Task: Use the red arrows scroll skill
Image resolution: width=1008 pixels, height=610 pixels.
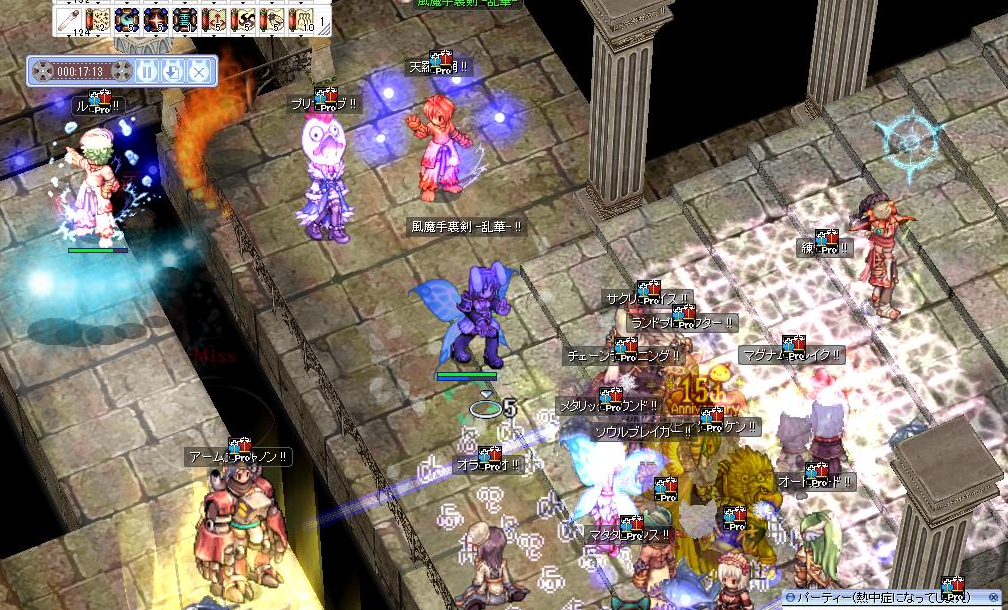Action: (214, 19)
